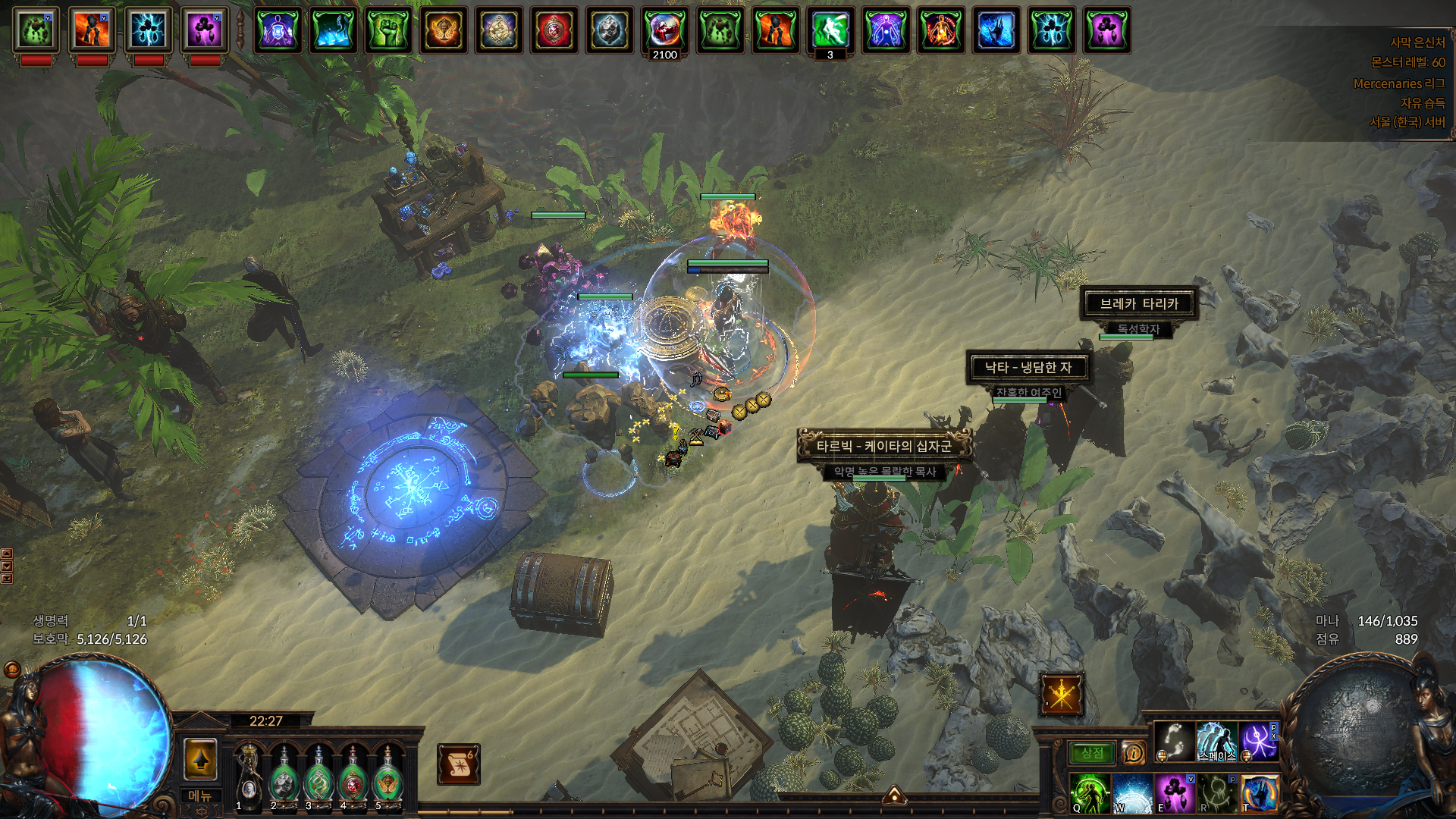Click the 타르빅 - 케이타의 십자군 nameplate
1456x819 pixels.
[883, 446]
